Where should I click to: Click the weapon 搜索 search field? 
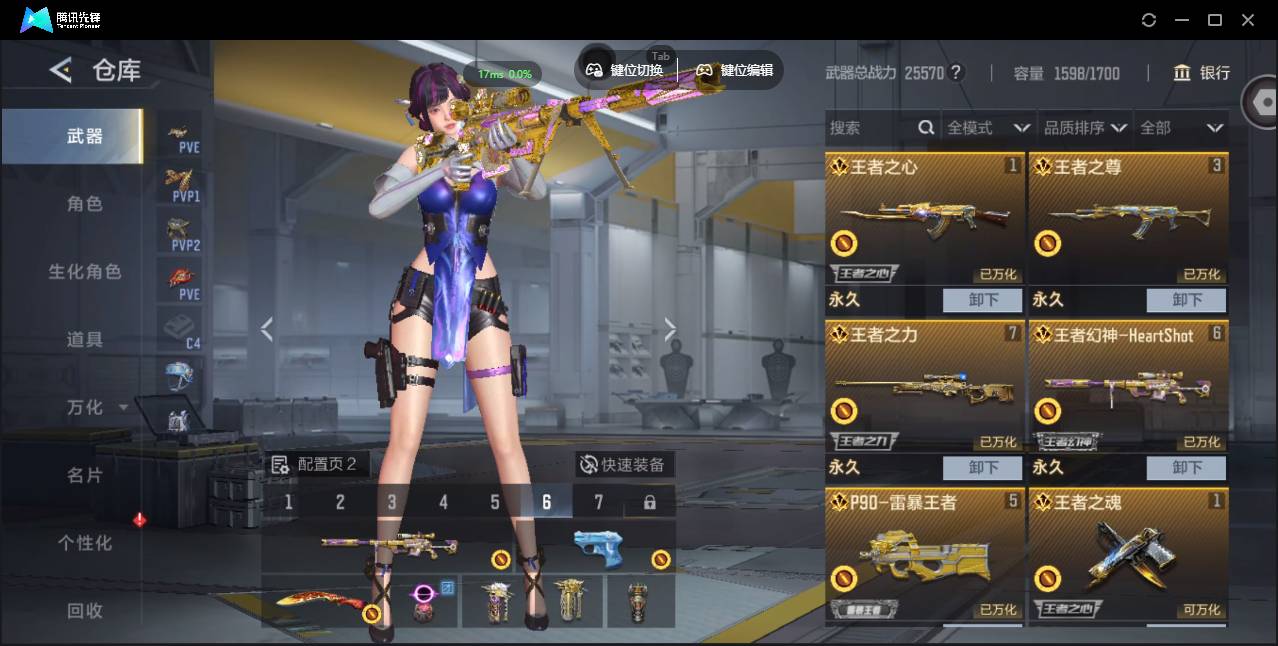pos(872,128)
